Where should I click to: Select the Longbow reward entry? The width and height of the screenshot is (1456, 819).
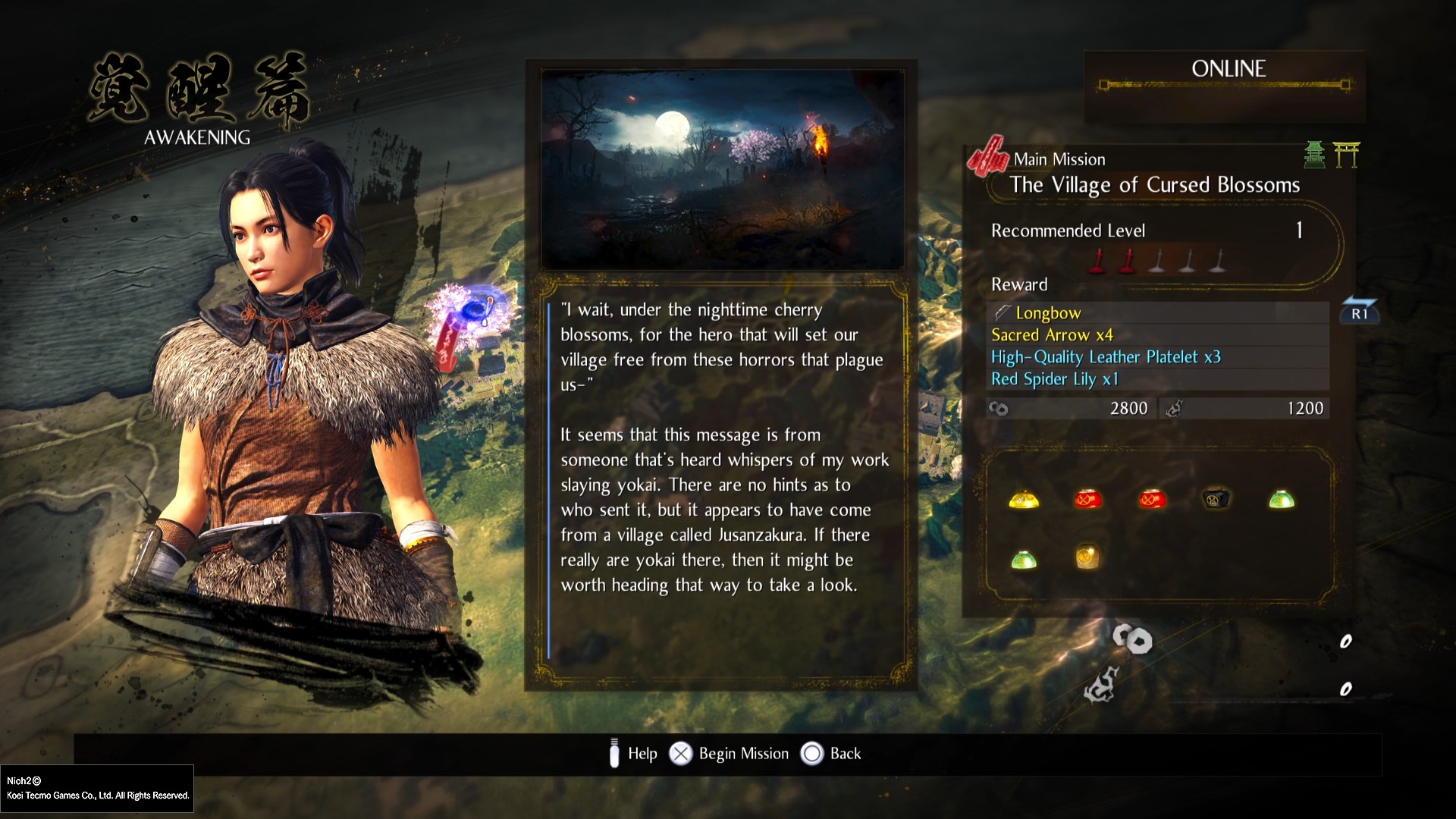pos(1048,312)
